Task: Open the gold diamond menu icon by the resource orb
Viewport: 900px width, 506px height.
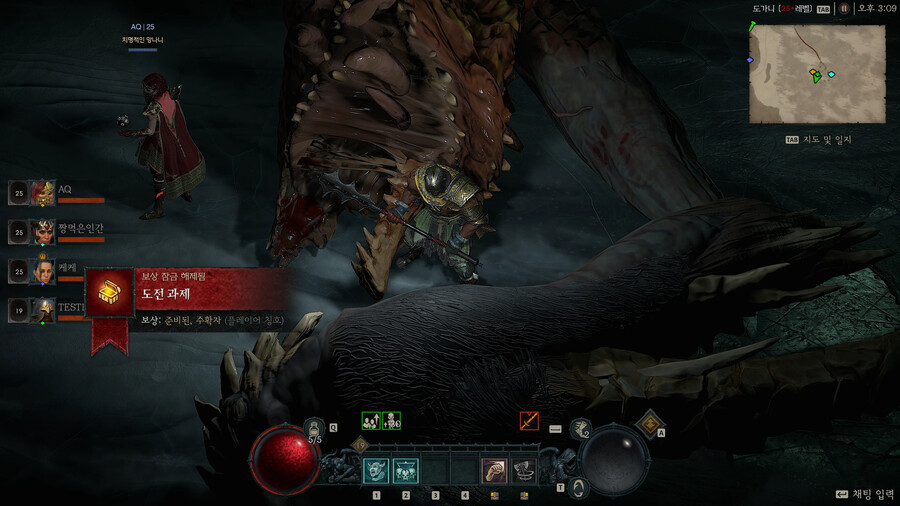Action: coord(649,424)
